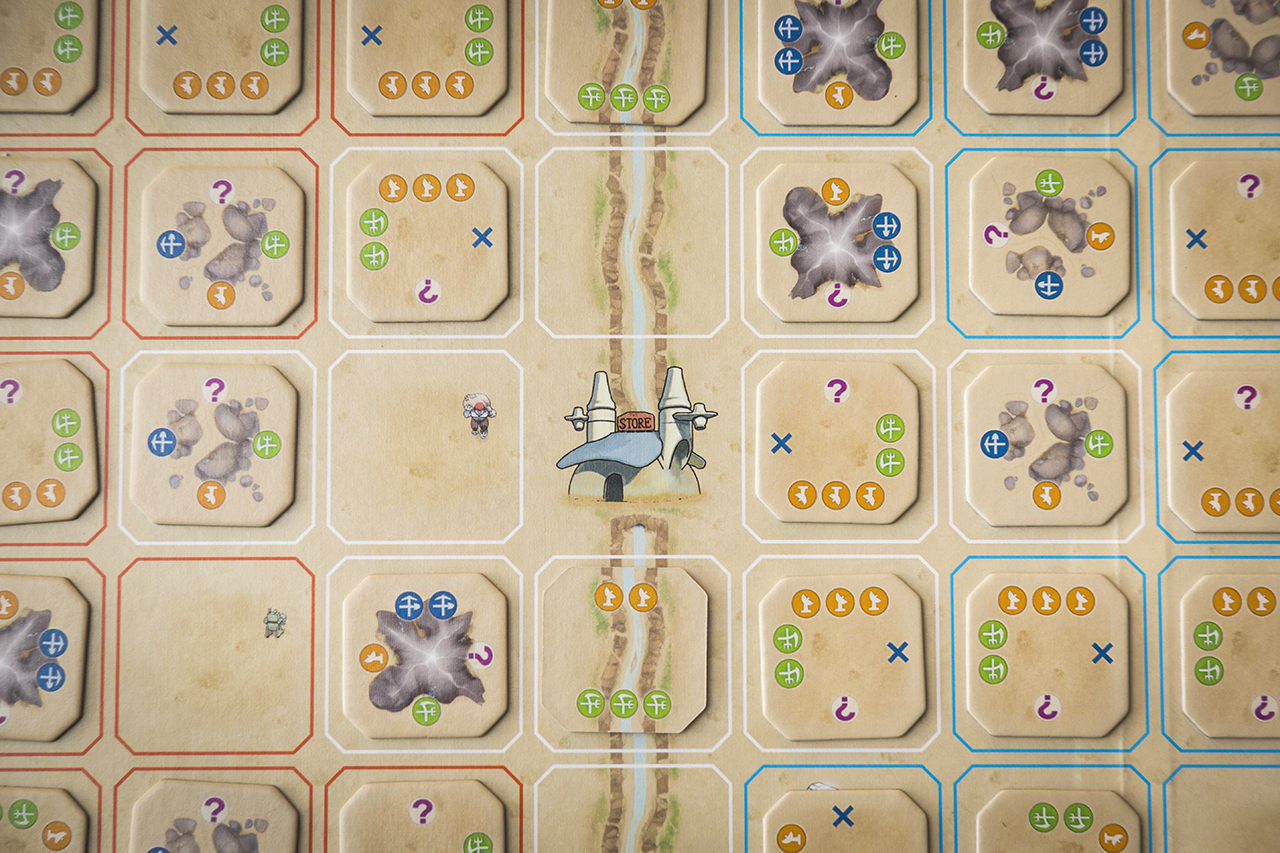This screenshot has height=853, width=1280.
Task: Pick the river tile with two orange icons
Action: (x=625, y=649)
